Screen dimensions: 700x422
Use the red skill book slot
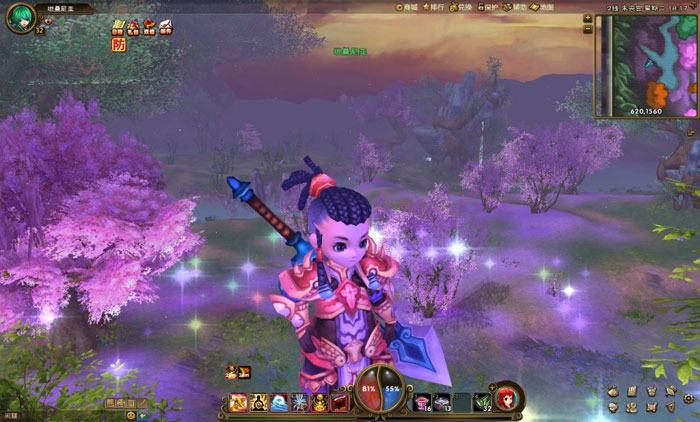click(x=341, y=403)
